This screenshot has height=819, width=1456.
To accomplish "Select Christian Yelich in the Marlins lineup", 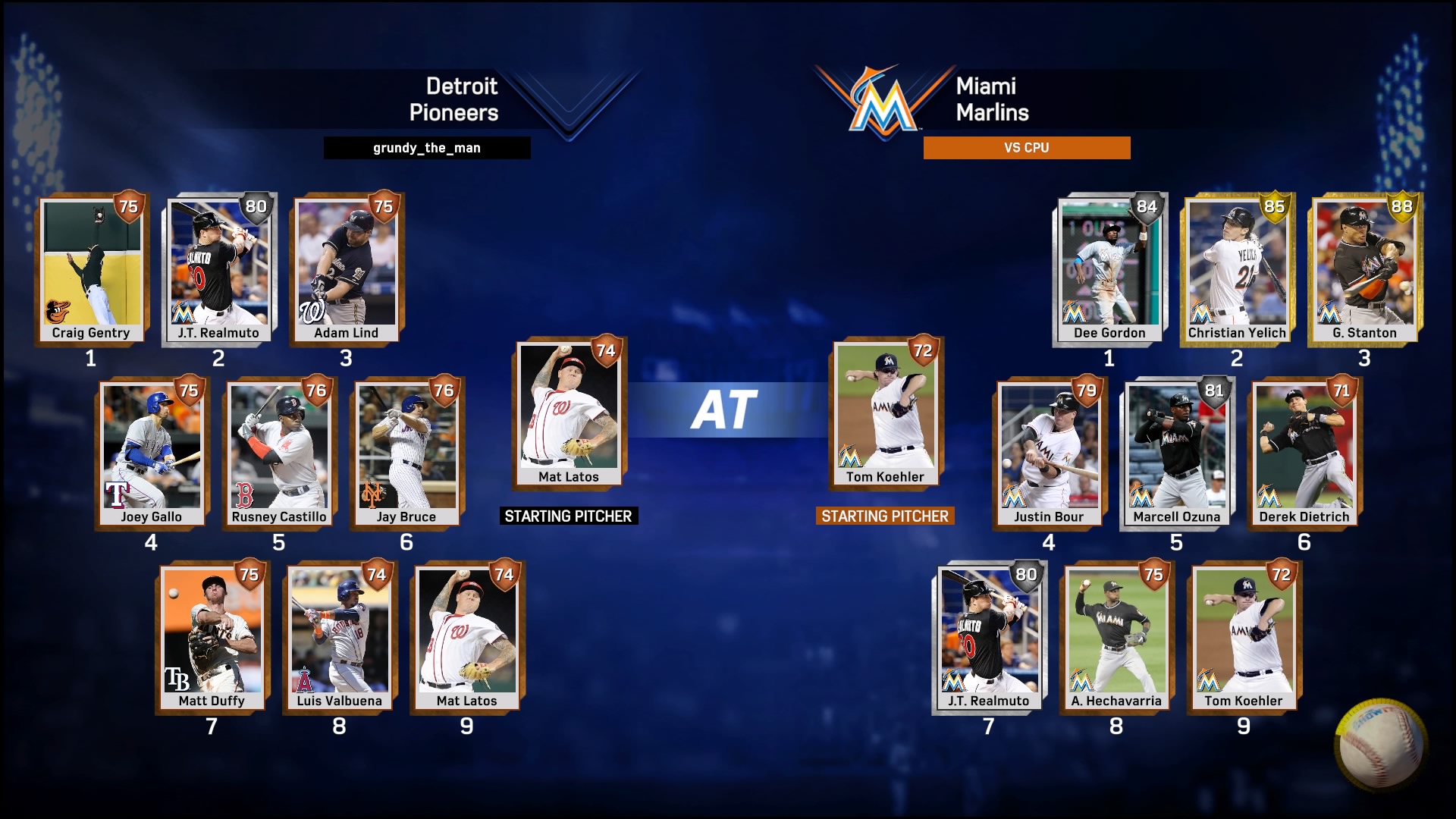I will coord(1236,269).
